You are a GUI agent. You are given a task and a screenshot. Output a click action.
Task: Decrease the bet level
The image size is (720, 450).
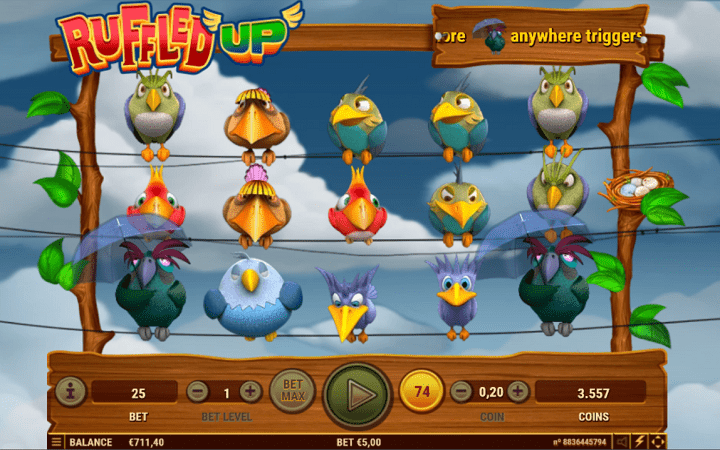pyautogui.click(x=198, y=392)
